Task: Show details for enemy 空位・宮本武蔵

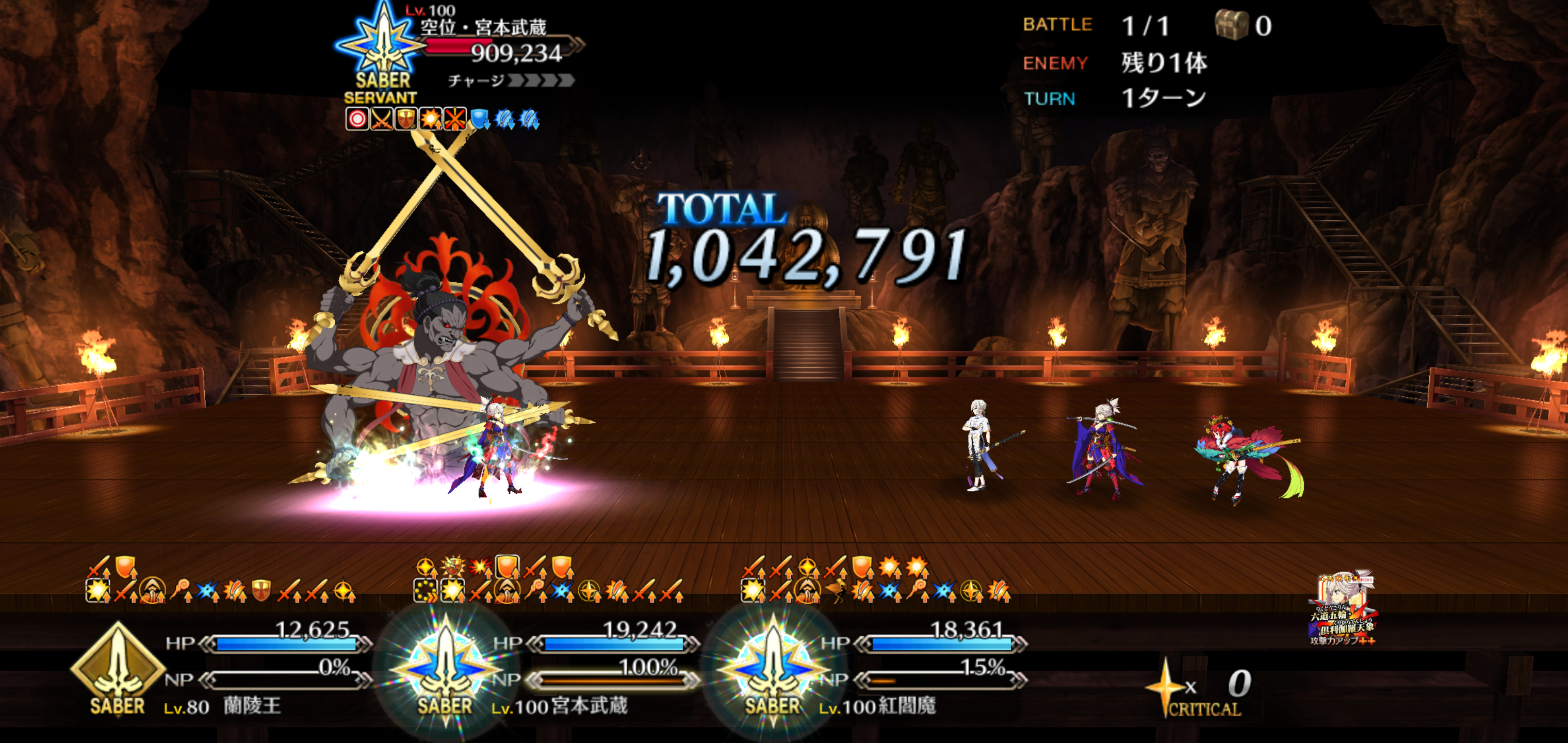Action: click(x=484, y=27)
